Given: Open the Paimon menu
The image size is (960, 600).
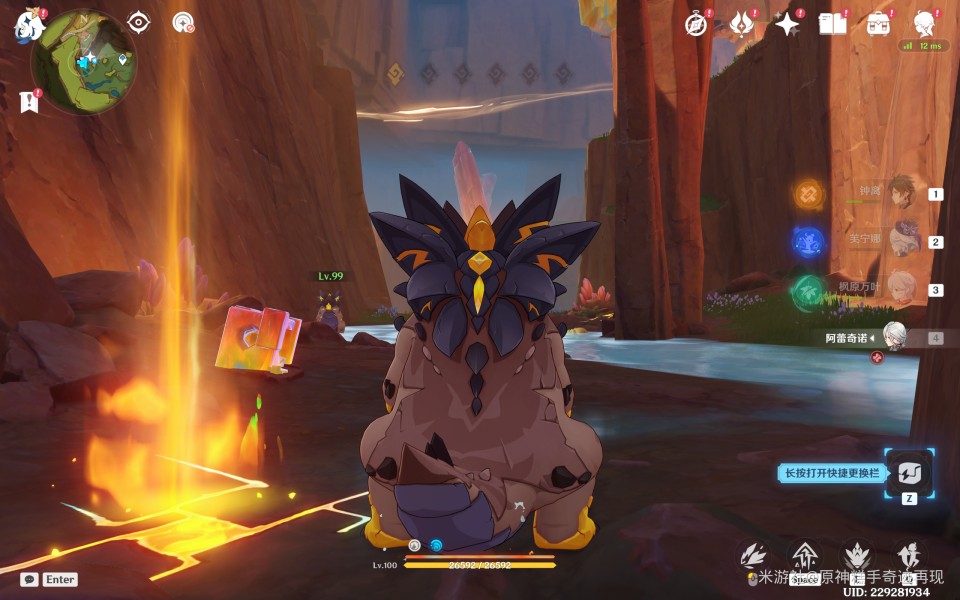Looking at the screenshot, I should [28, 25].
